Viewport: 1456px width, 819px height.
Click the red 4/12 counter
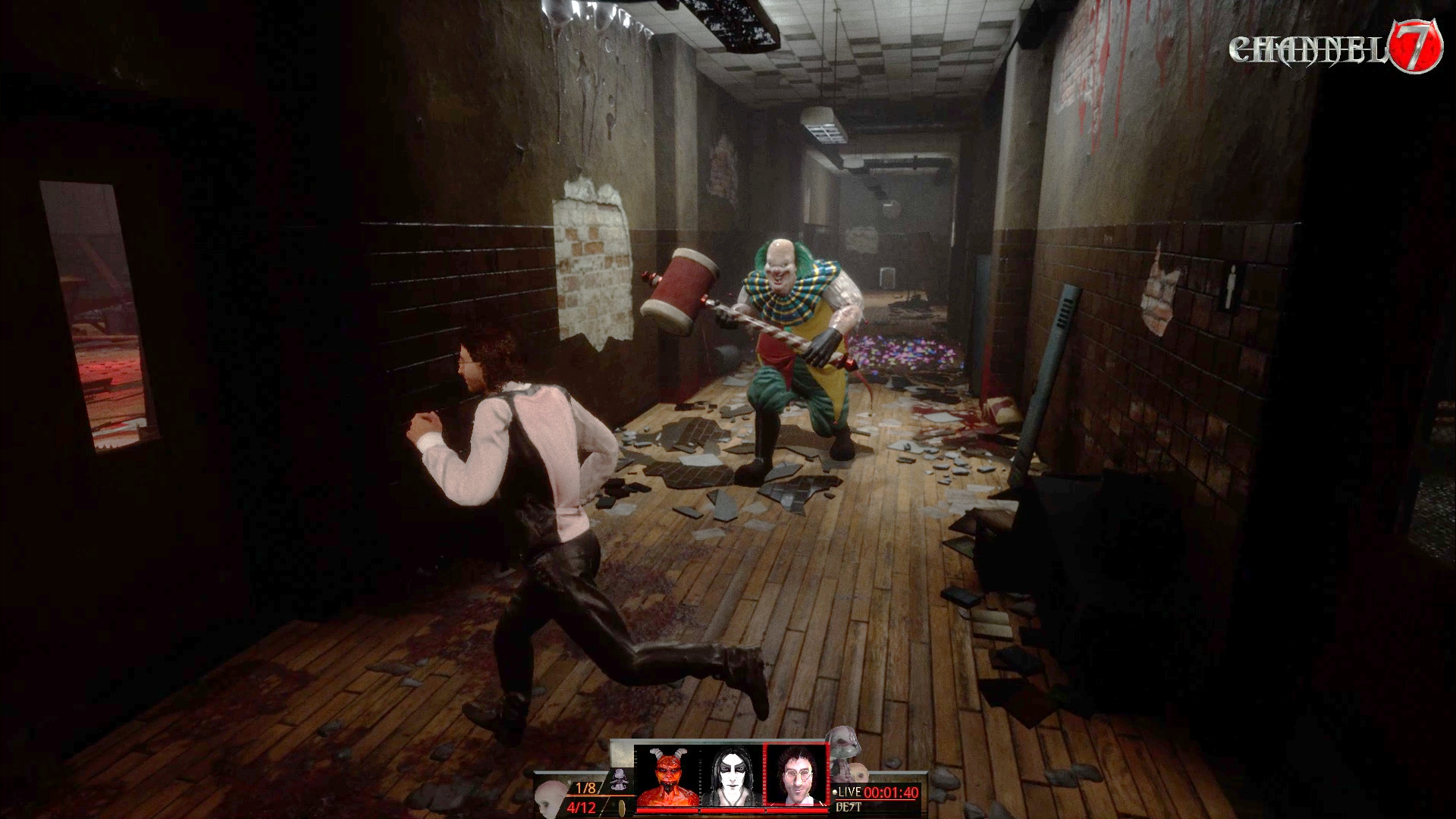(582, 807)
